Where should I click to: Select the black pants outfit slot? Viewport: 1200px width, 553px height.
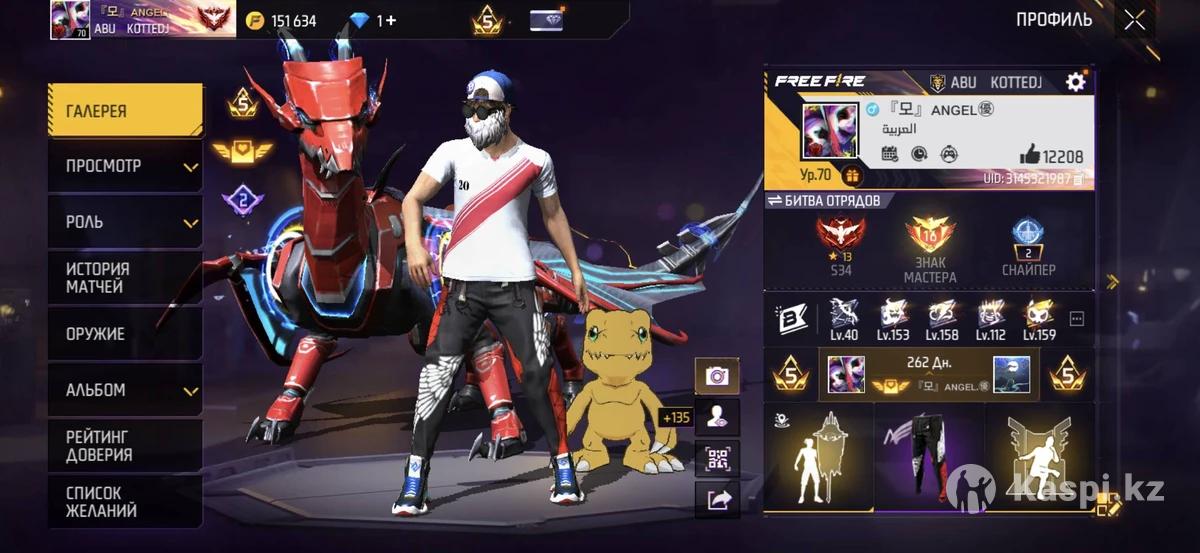coord(929,455)
